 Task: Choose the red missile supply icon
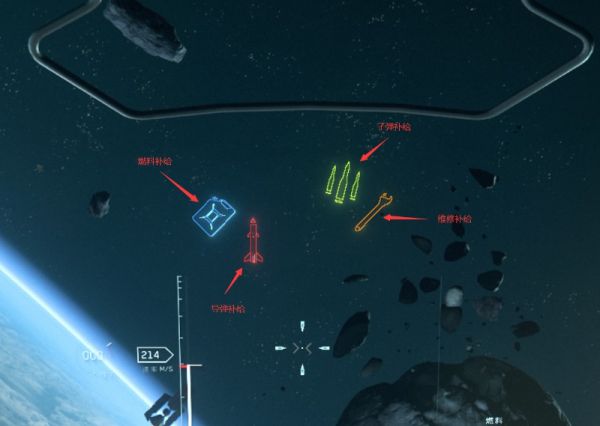pos(253,241)
